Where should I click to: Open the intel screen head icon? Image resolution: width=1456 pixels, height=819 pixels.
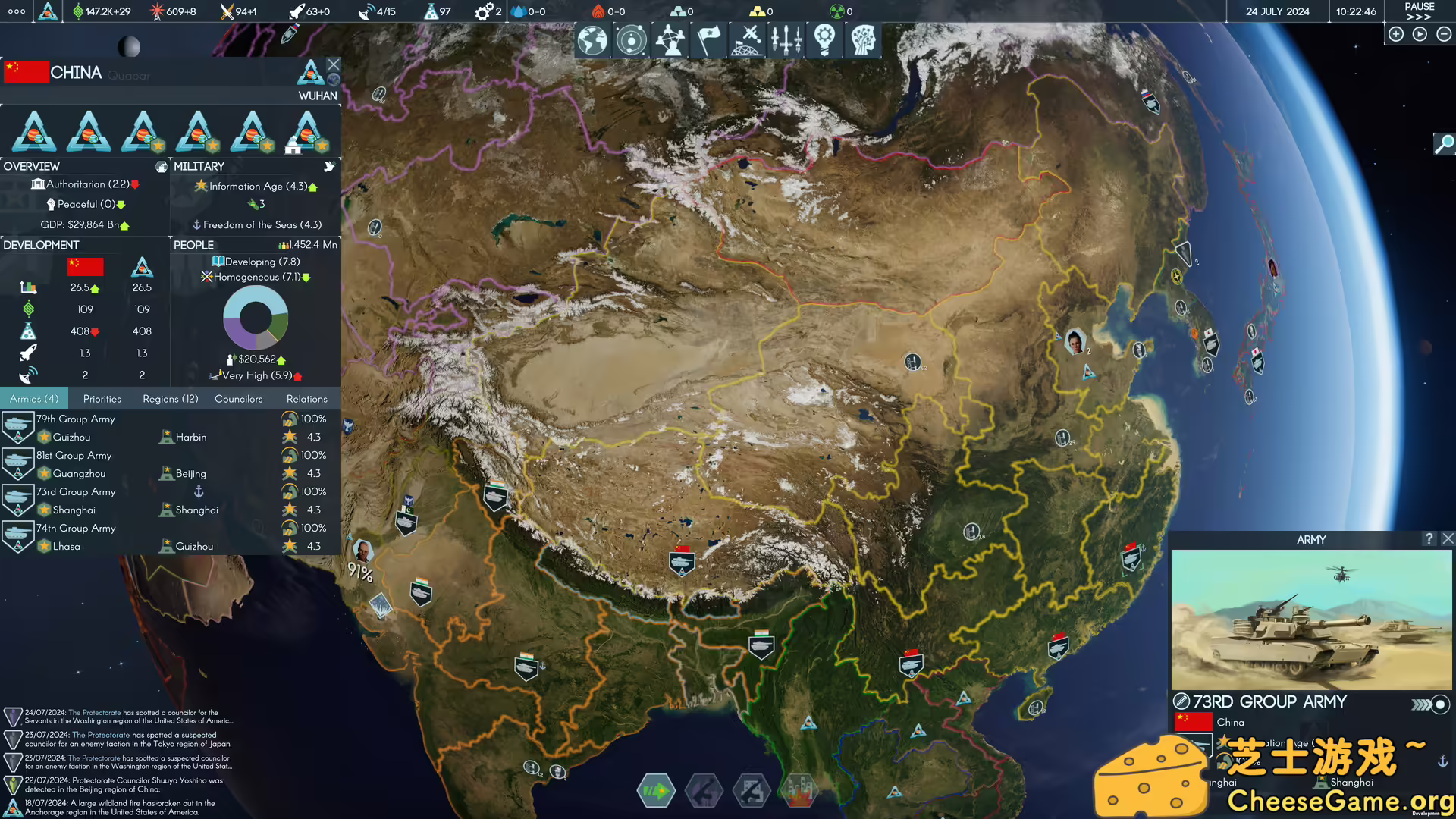[x=864, y=40]
